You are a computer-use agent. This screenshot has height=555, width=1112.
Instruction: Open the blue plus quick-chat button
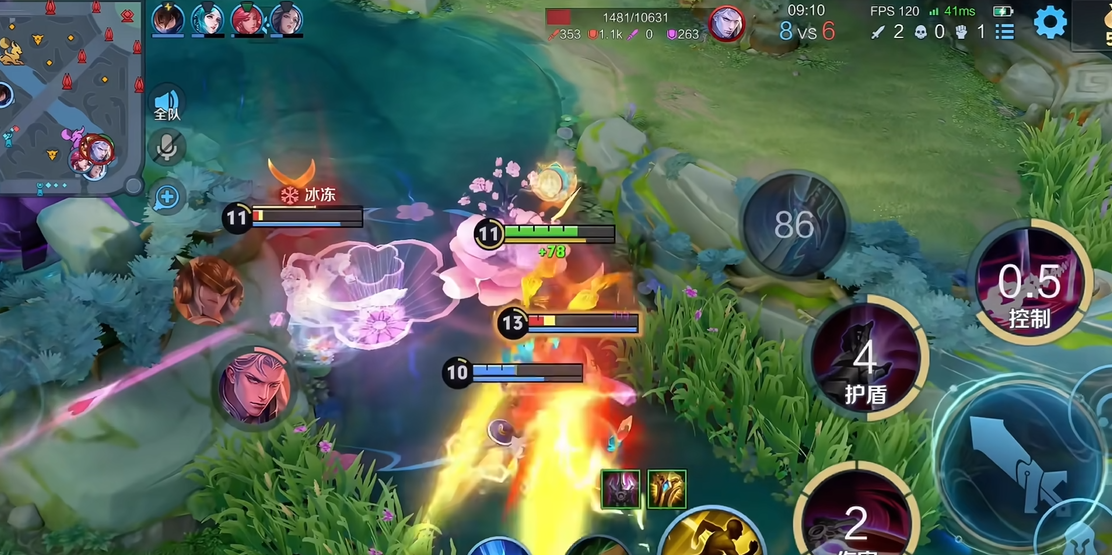tap(167, 197)
